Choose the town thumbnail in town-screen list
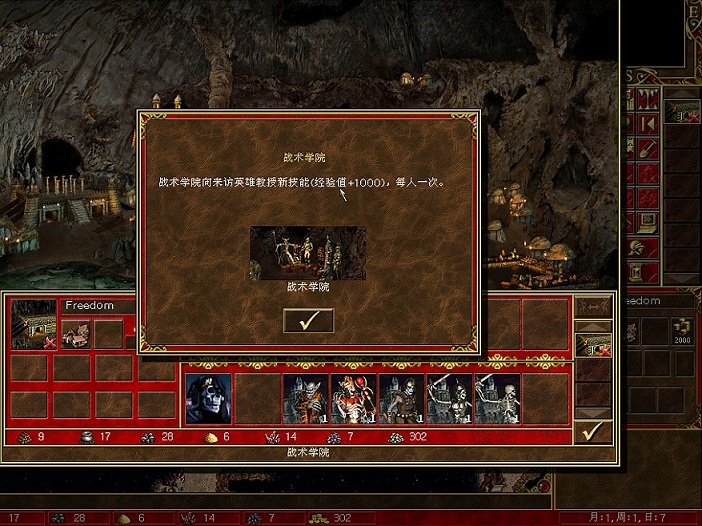The image size is (702, 526). (x=593, y=345)
